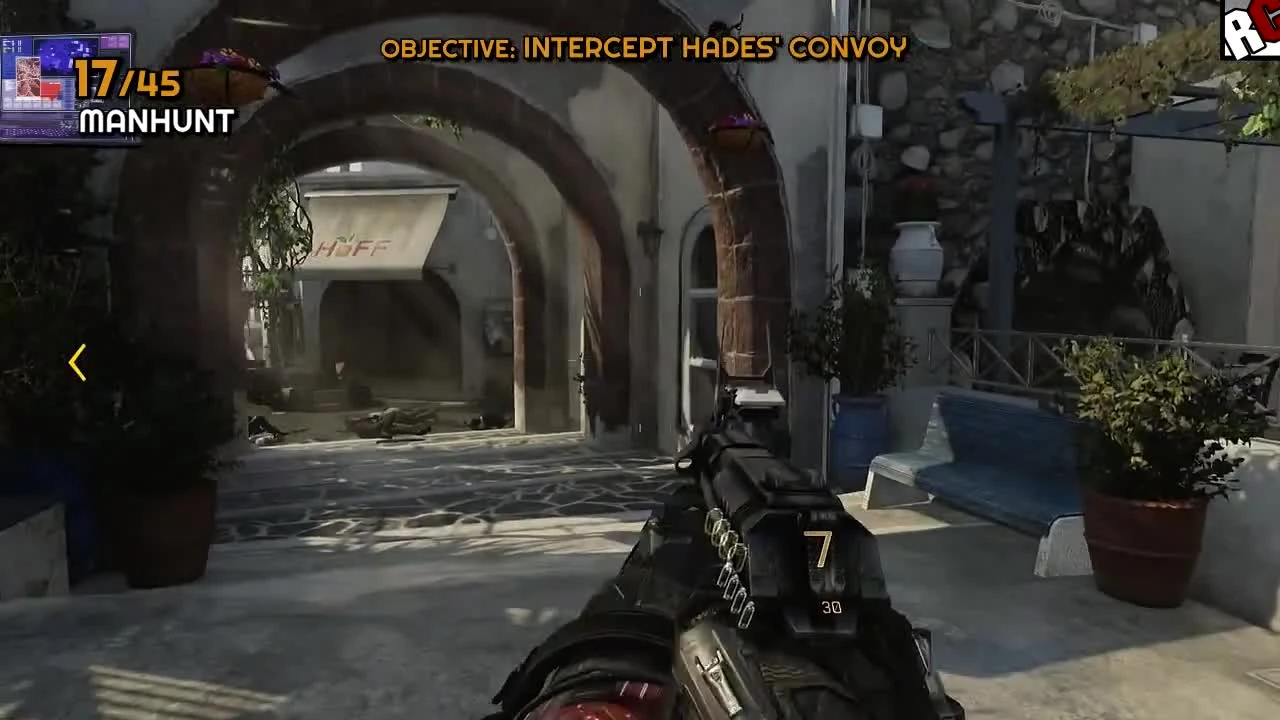Click the red RC channel watermark logo
The height and width of the screenshot is (720, 1280).
[x=1253, y=30]
